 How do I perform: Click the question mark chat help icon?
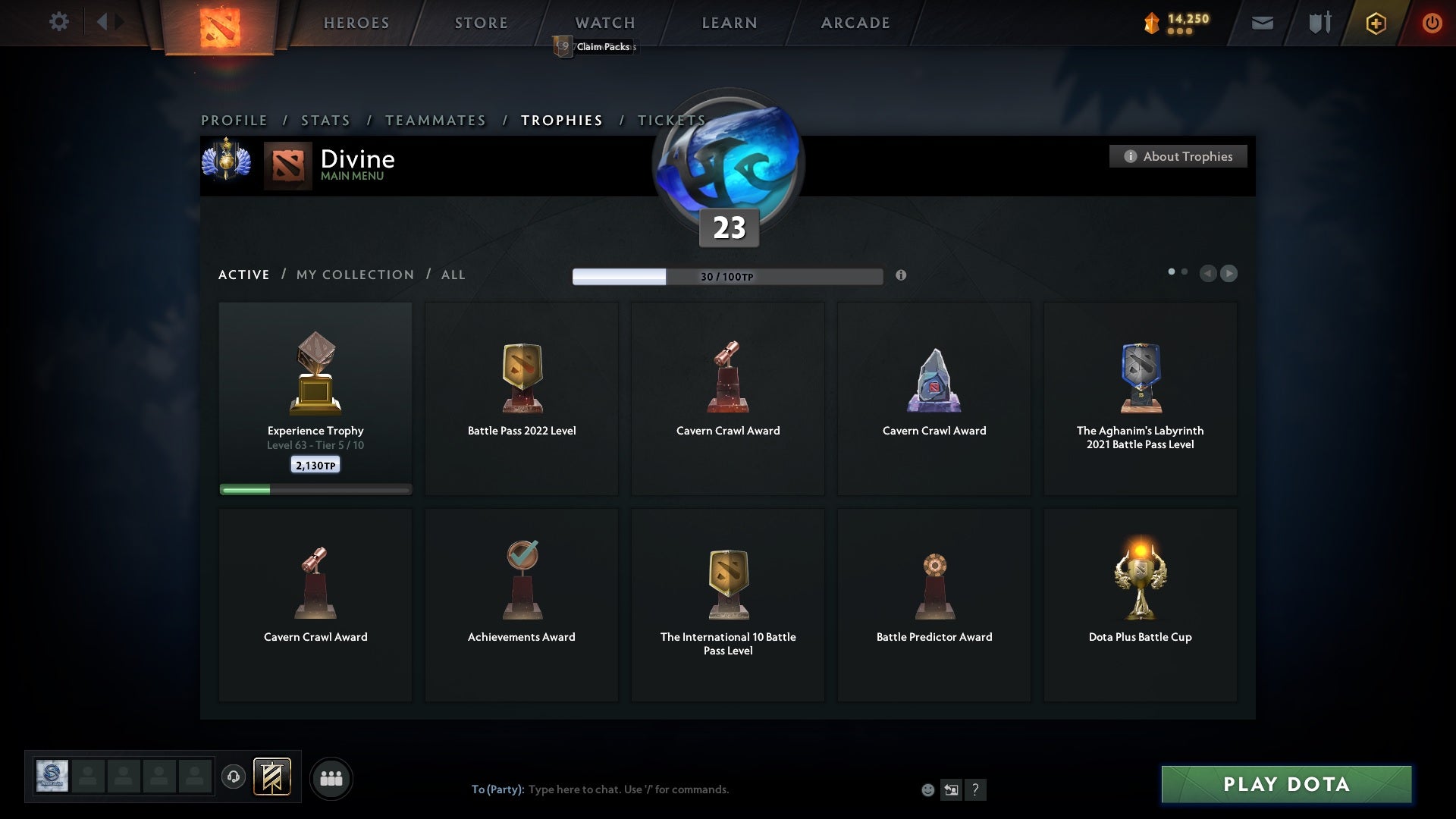(x=976, y=789)
